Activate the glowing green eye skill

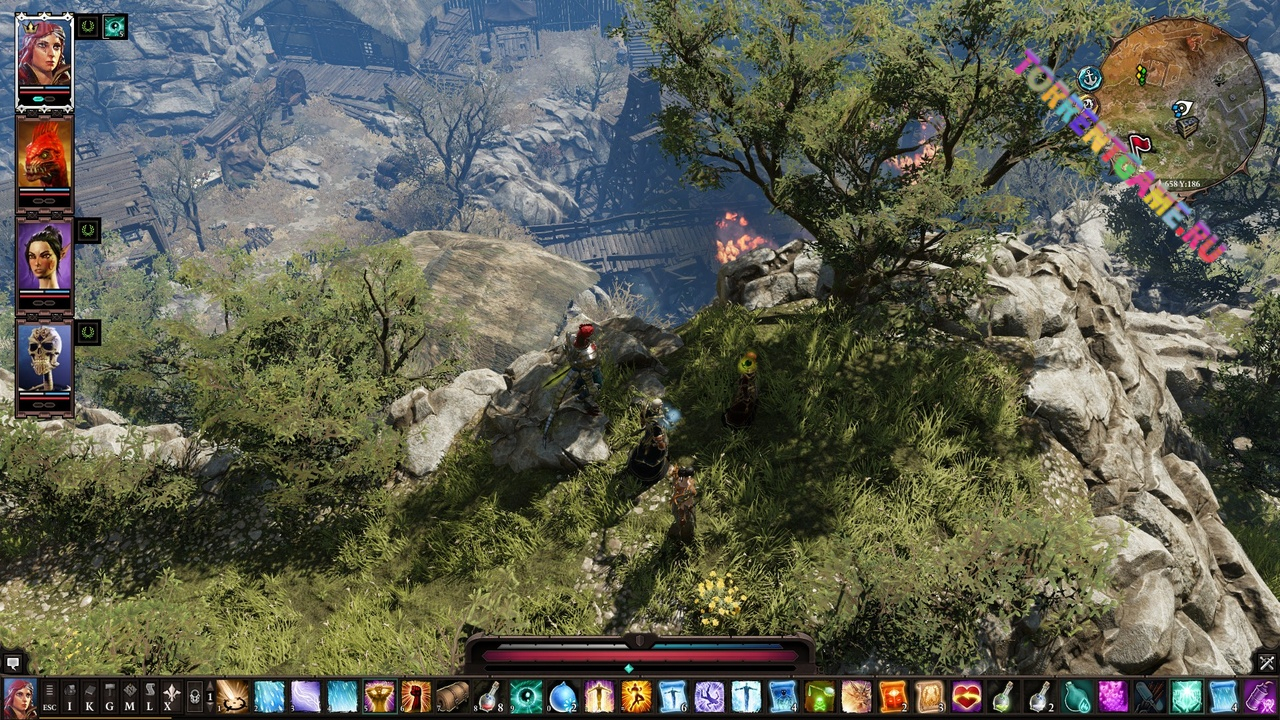point(526,696)
